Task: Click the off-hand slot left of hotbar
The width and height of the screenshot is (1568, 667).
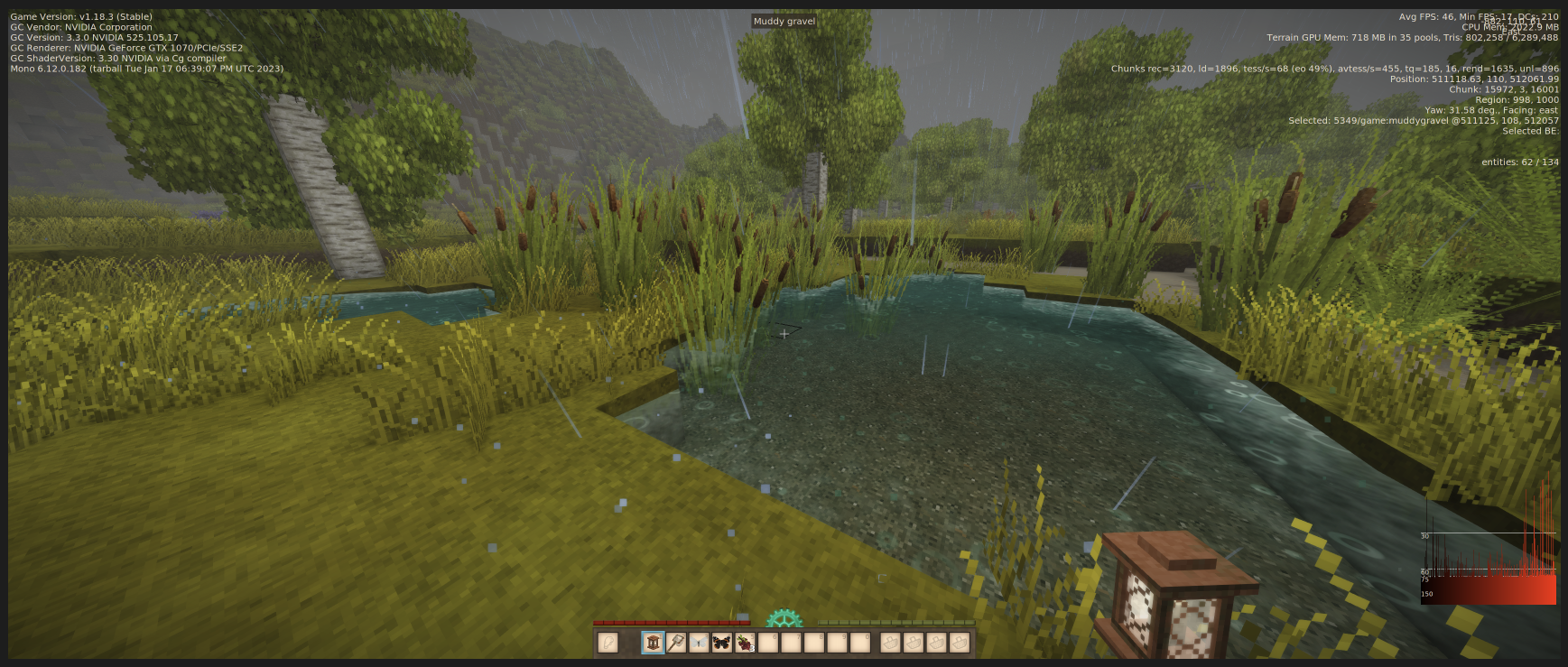Action: pyautogui.click(x=608, y=643)
